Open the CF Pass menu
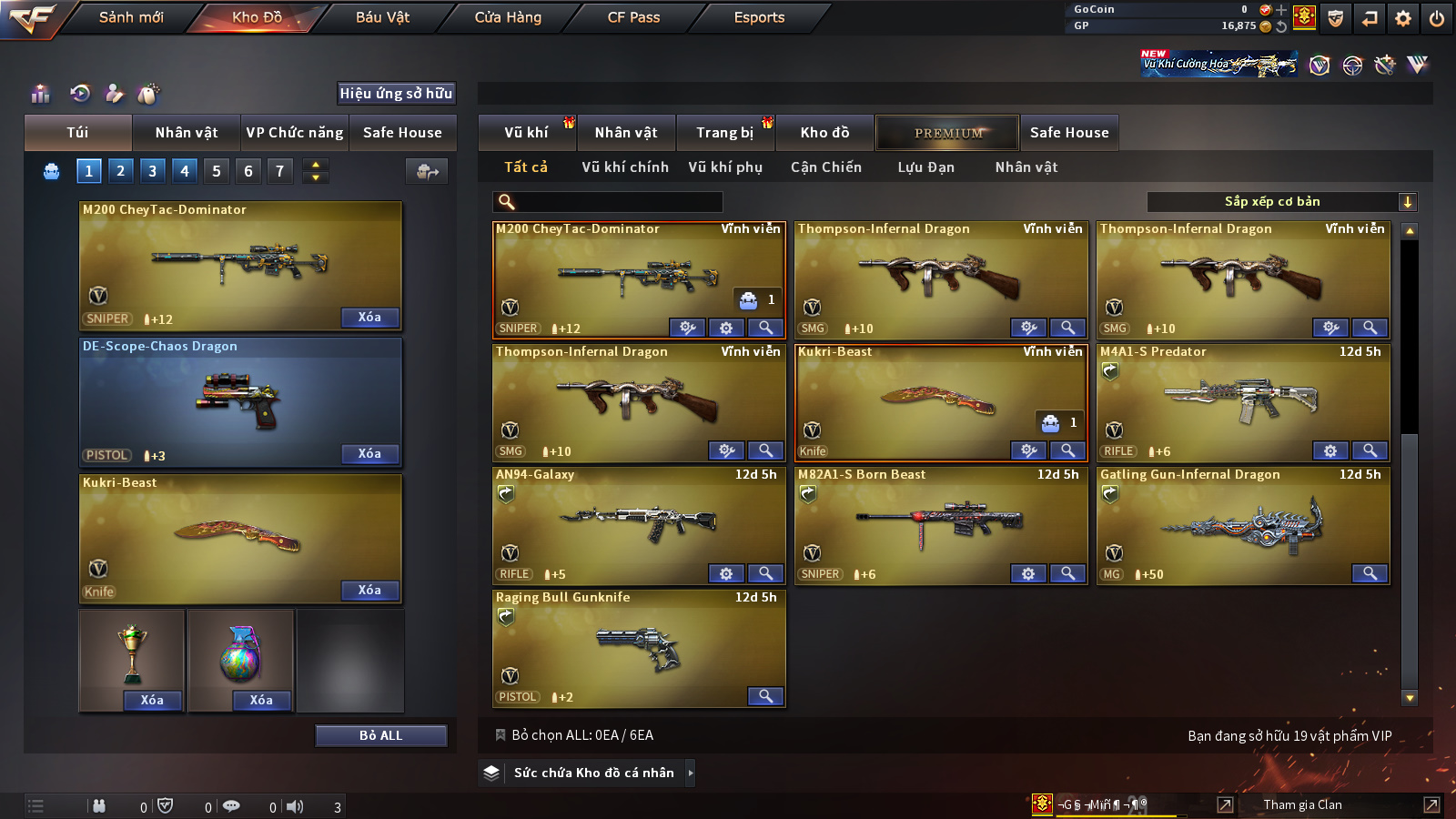 tap(633, 17)
